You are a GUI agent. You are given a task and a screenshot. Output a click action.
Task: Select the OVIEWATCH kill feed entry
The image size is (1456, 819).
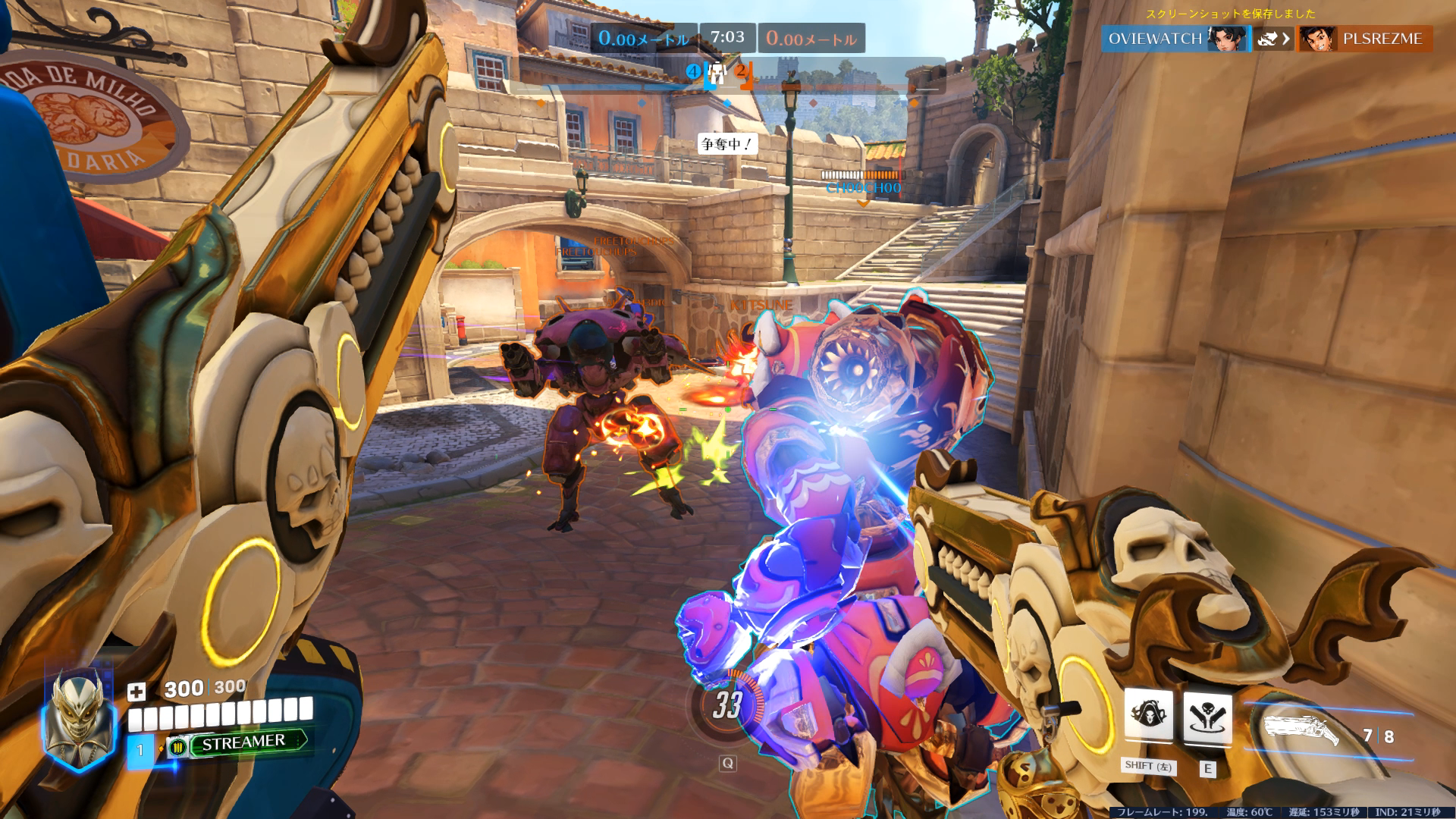pos(1154,39)
